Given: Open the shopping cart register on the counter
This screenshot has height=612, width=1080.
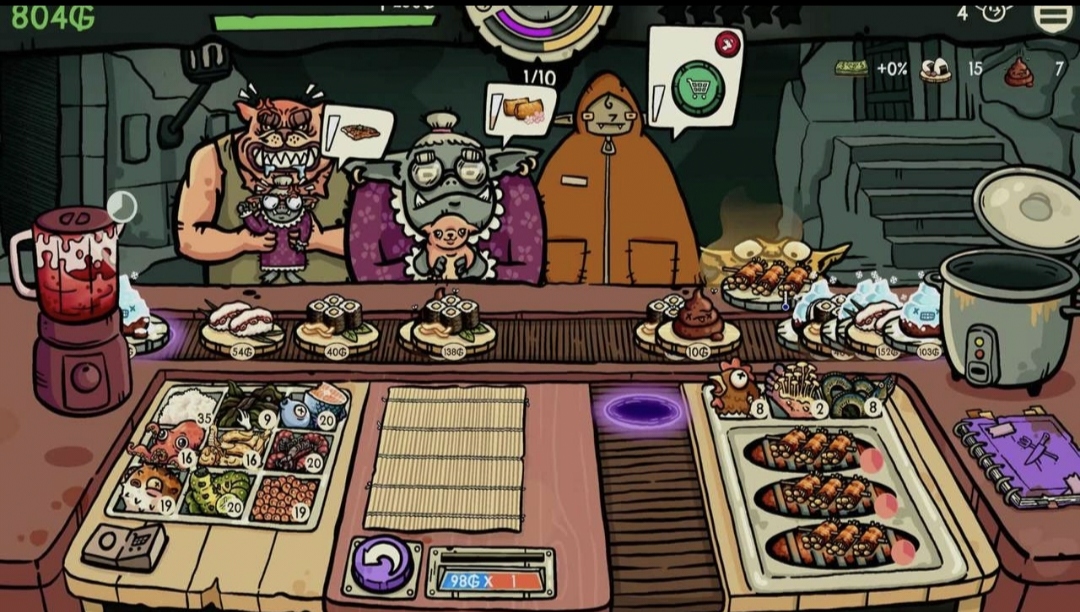Looking at the screenshot, I should pos(112,545).
